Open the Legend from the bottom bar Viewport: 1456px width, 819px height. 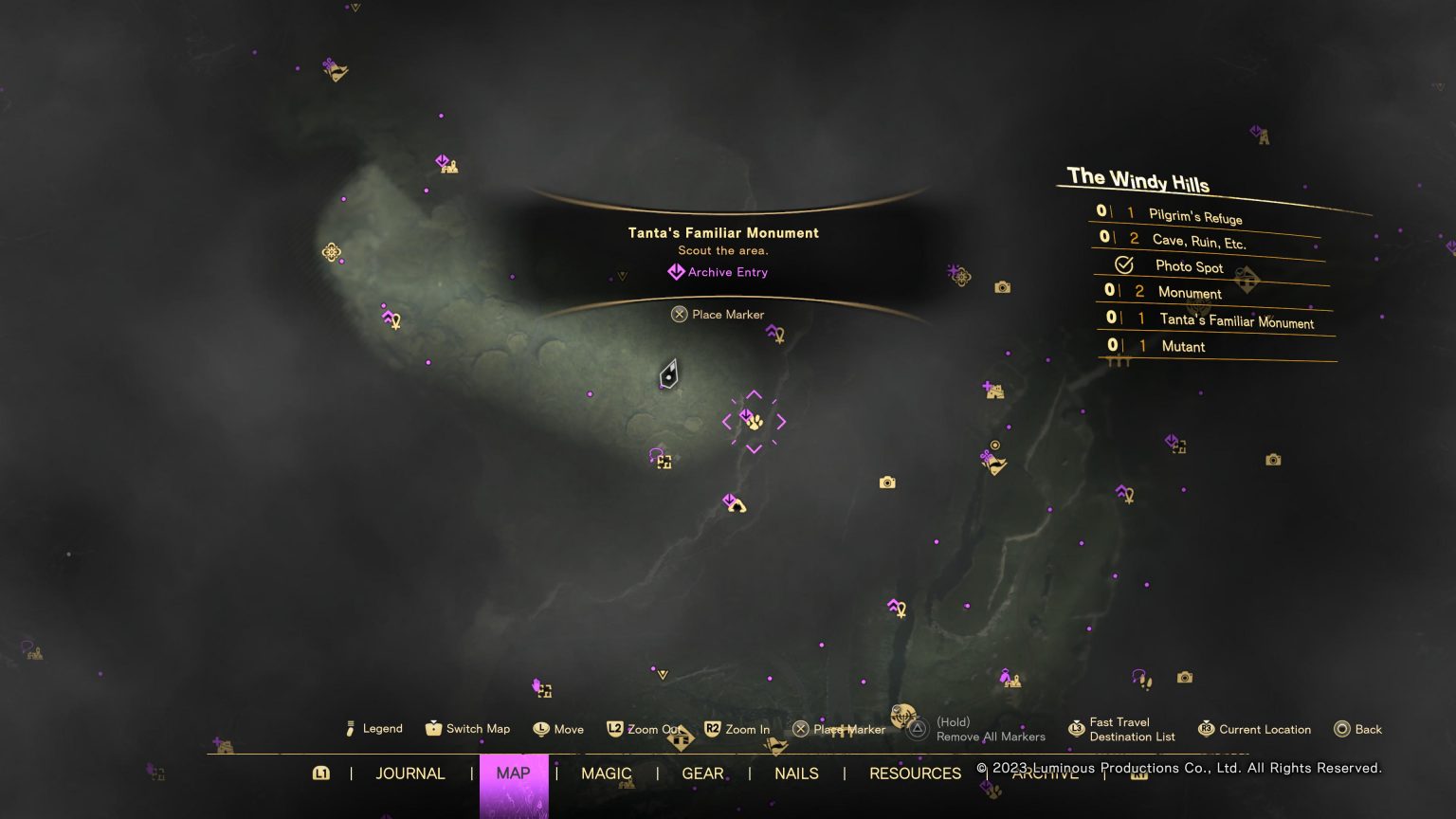tap(351, 729)
